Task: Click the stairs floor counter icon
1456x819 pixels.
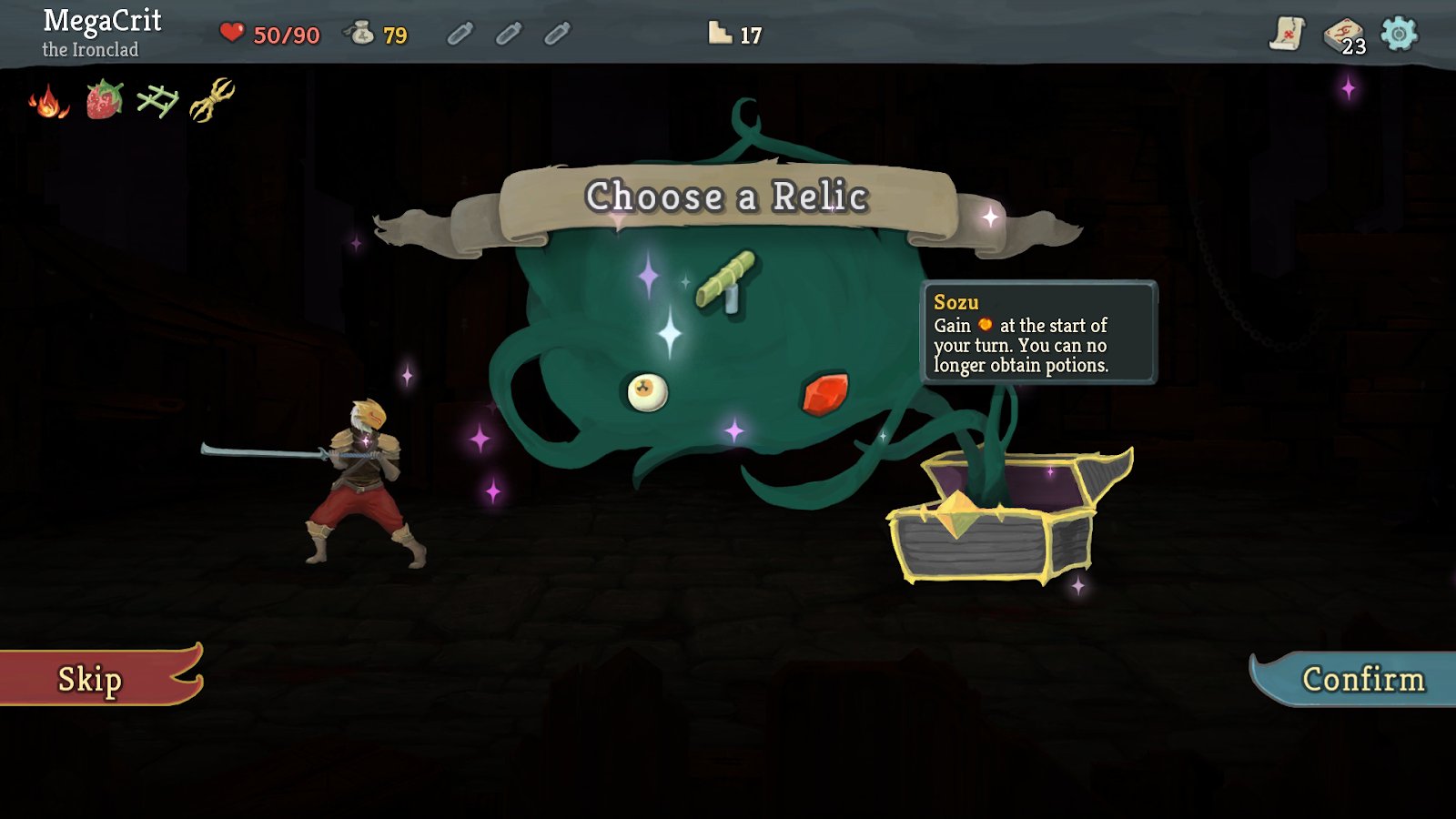Action: coord(720,33)
